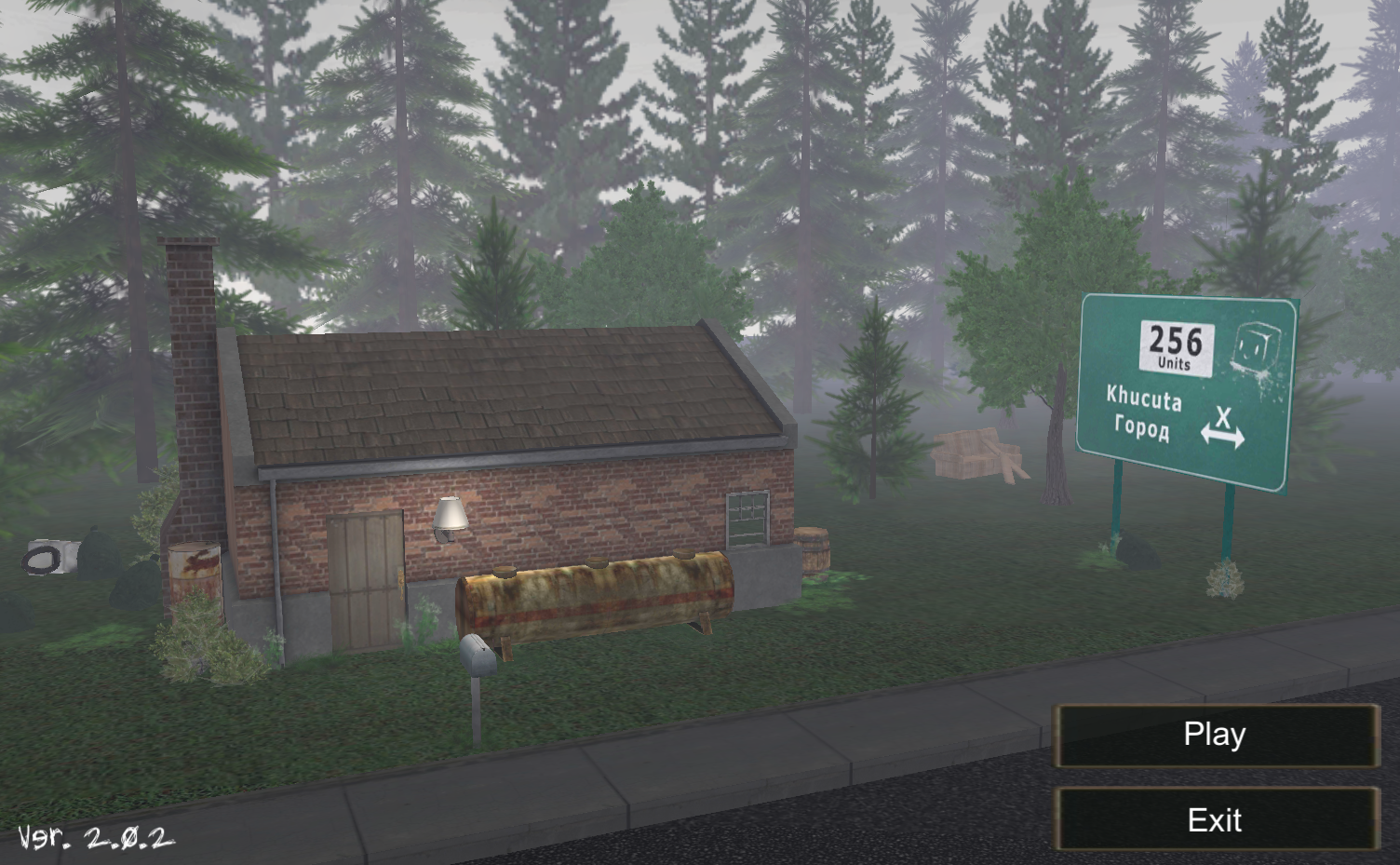Click the wall-mounted lamp above the fuel tank
This screenshot has width=1400, height=865.
click(450, 517)
